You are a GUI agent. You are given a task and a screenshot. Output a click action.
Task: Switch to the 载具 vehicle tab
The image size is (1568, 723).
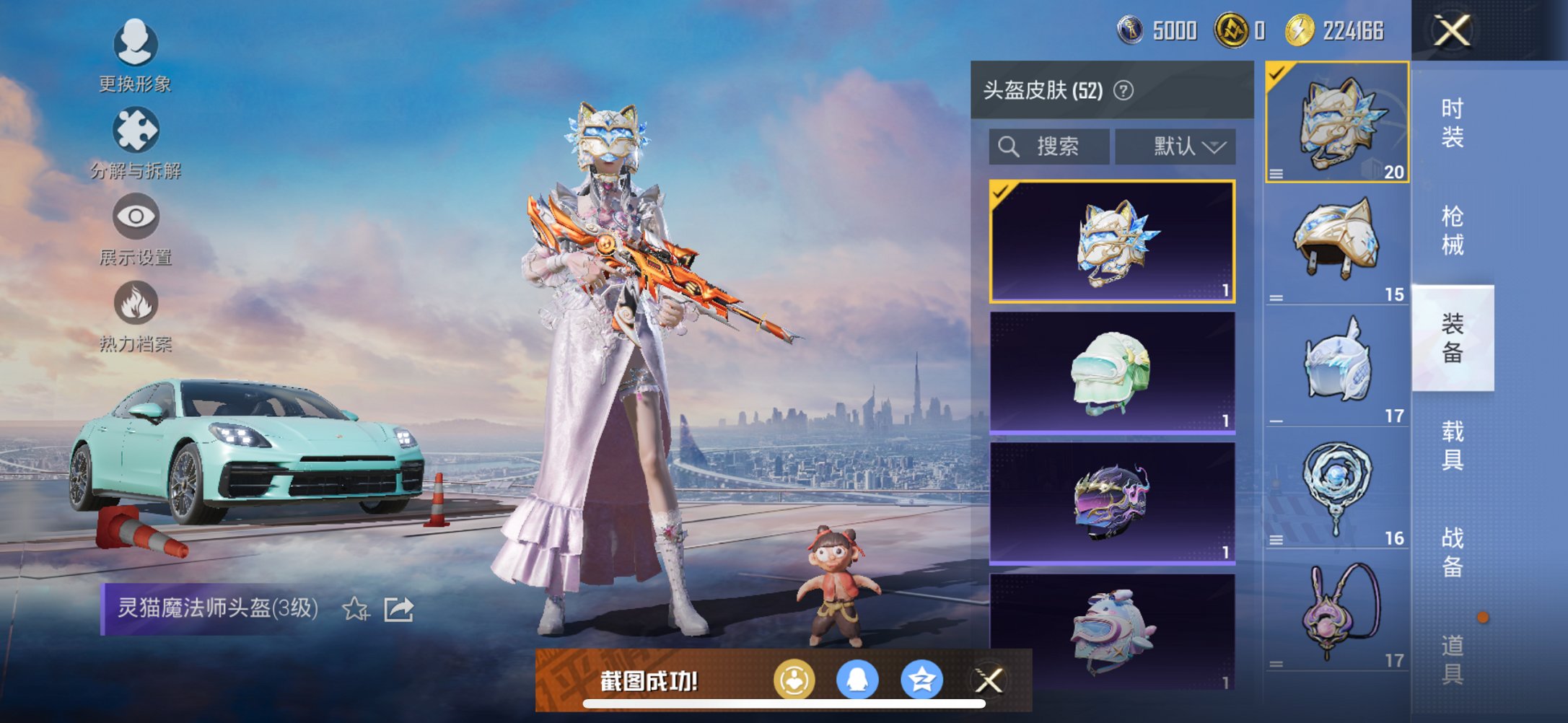tap(1453, 444)
